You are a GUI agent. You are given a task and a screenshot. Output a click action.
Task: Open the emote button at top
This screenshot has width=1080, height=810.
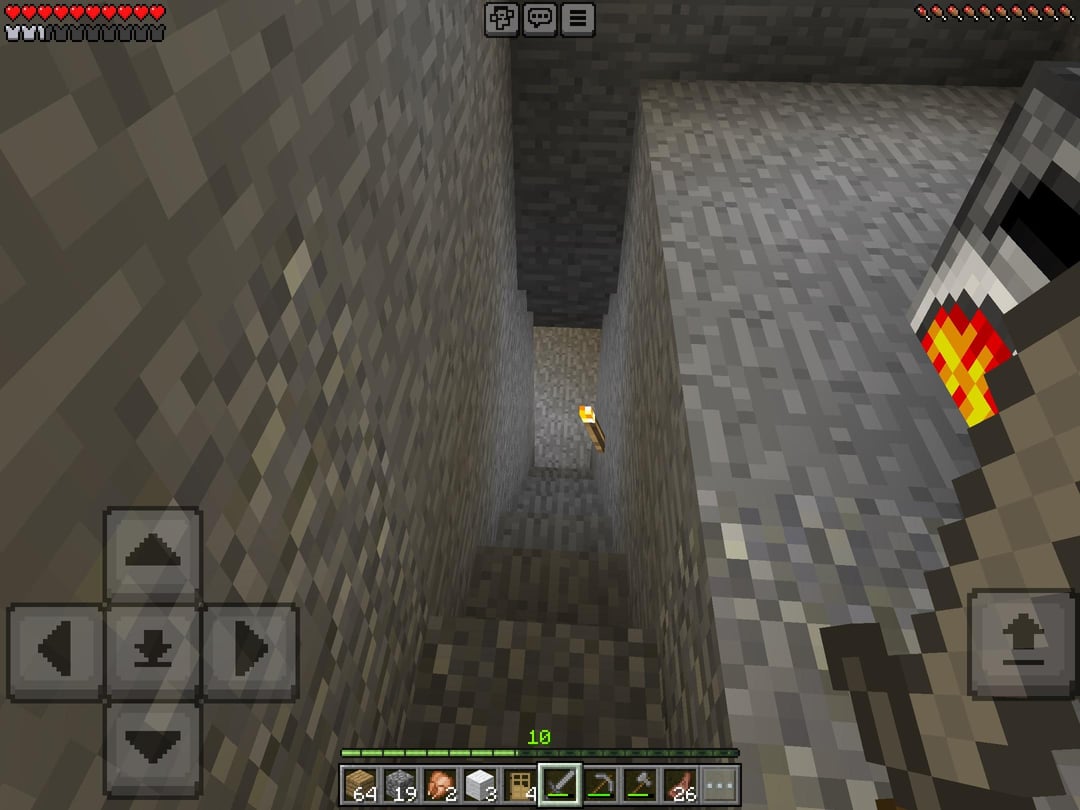coord(502,19)
